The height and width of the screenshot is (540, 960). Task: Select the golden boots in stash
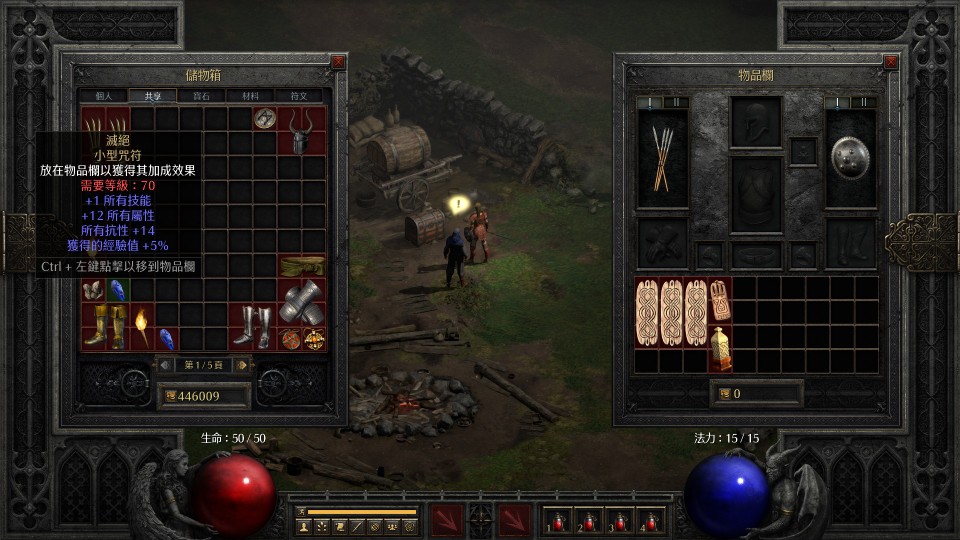click(105, 327)
